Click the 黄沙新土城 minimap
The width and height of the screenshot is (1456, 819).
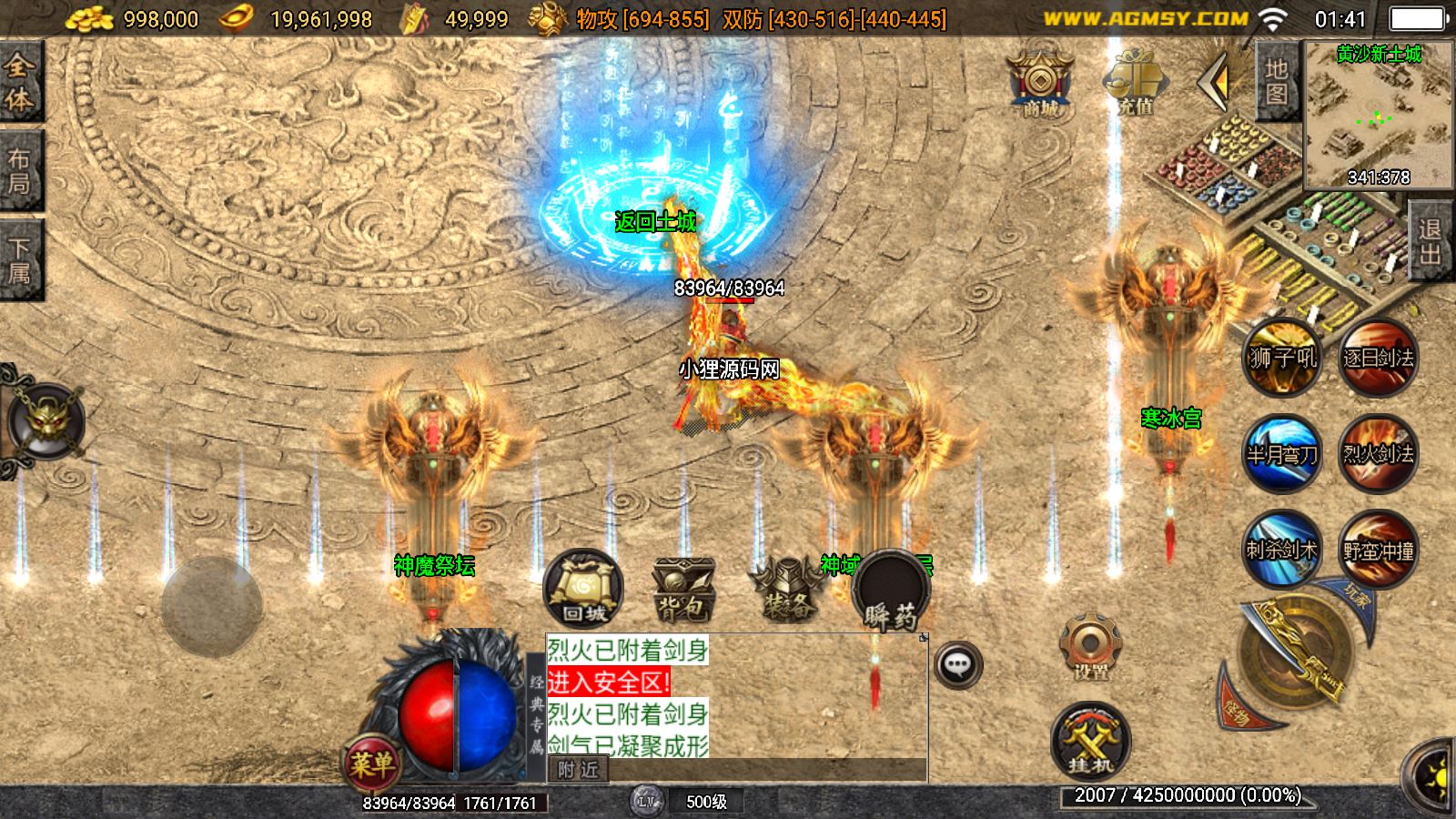pos(1378,115)
